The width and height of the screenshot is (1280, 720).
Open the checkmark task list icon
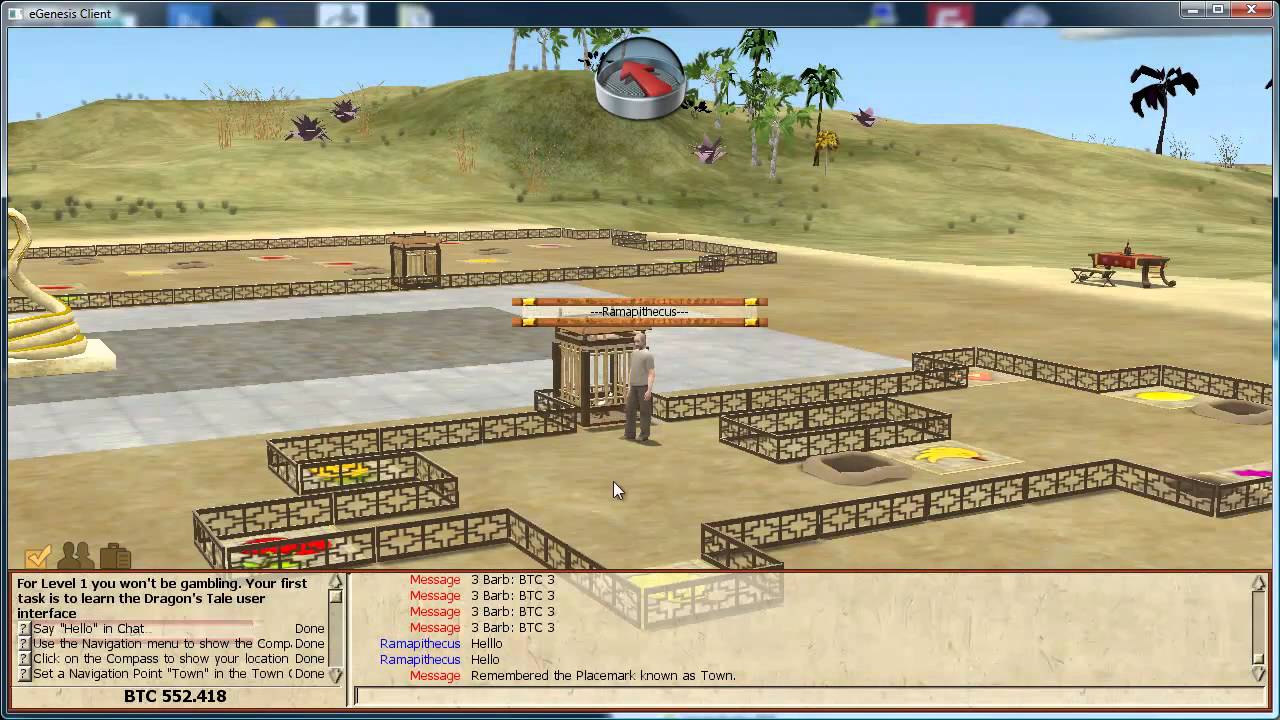[x=38, y=556]
